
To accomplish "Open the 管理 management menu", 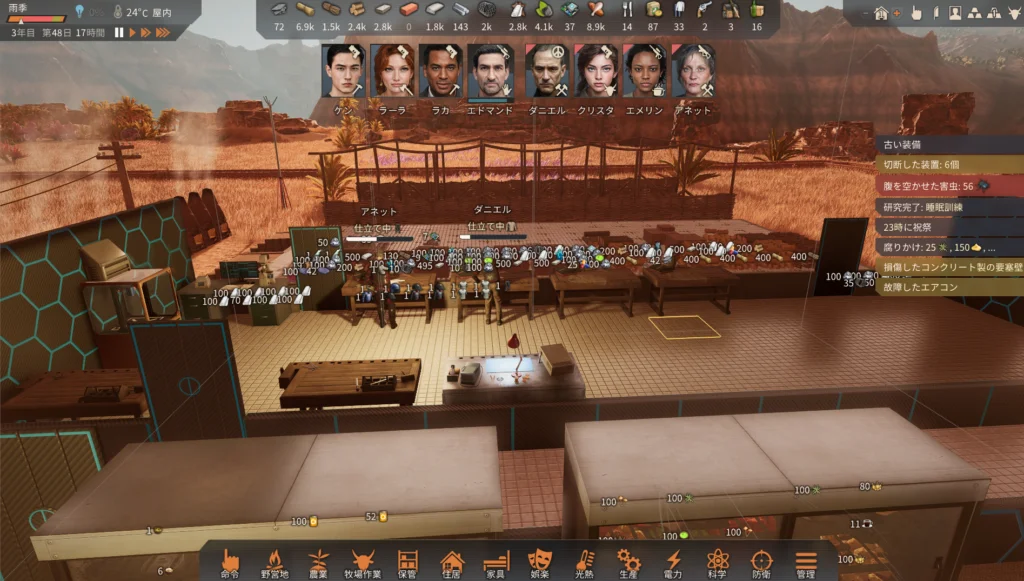I will coord(806,562).
